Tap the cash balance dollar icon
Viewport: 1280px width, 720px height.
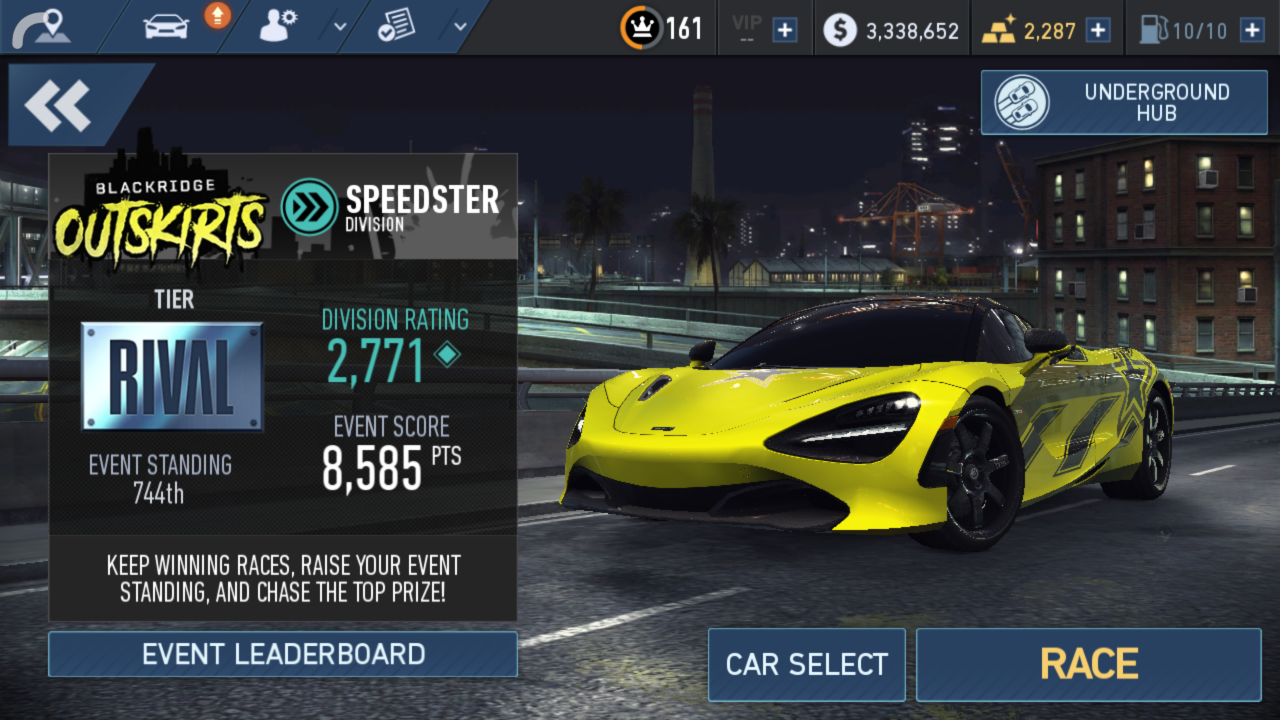pos(840,30)
